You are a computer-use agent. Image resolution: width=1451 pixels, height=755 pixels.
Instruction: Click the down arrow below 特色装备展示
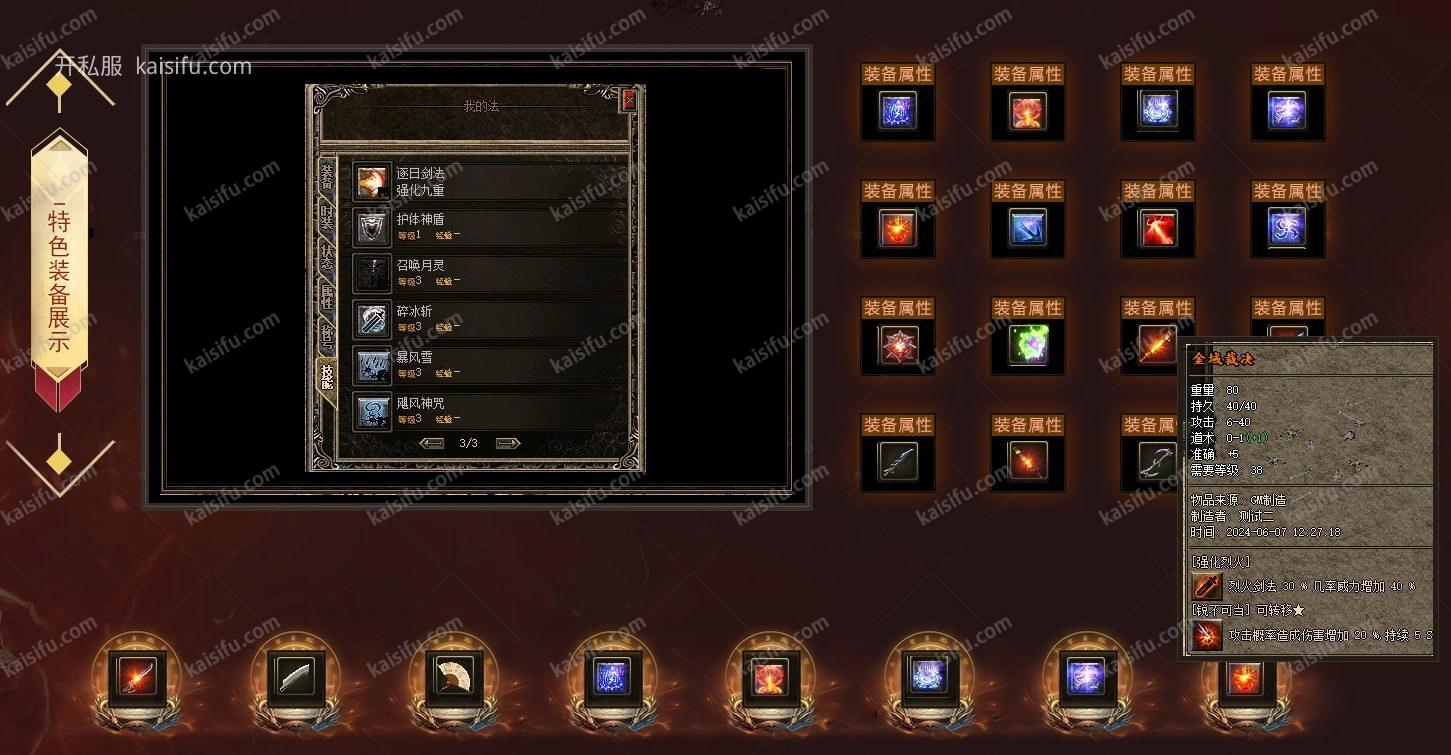pyautogui.click(x=60, y=460)
